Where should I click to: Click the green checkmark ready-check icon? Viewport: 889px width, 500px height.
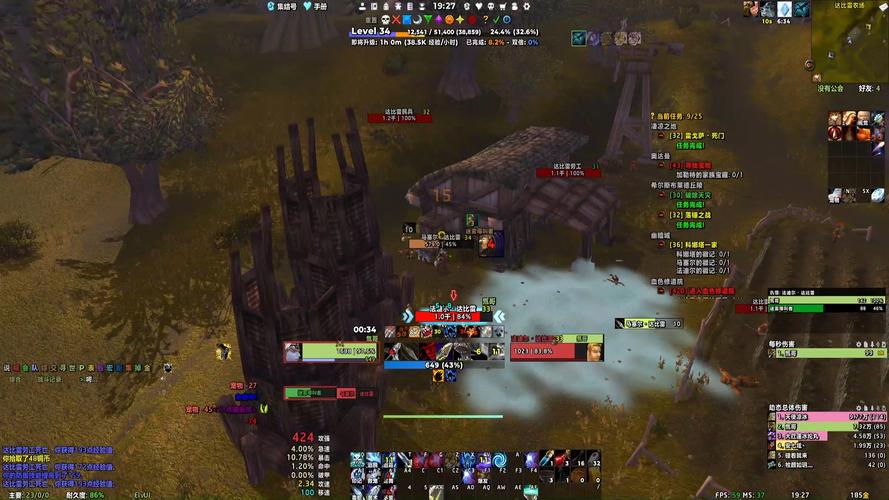[x=497, y=19]
